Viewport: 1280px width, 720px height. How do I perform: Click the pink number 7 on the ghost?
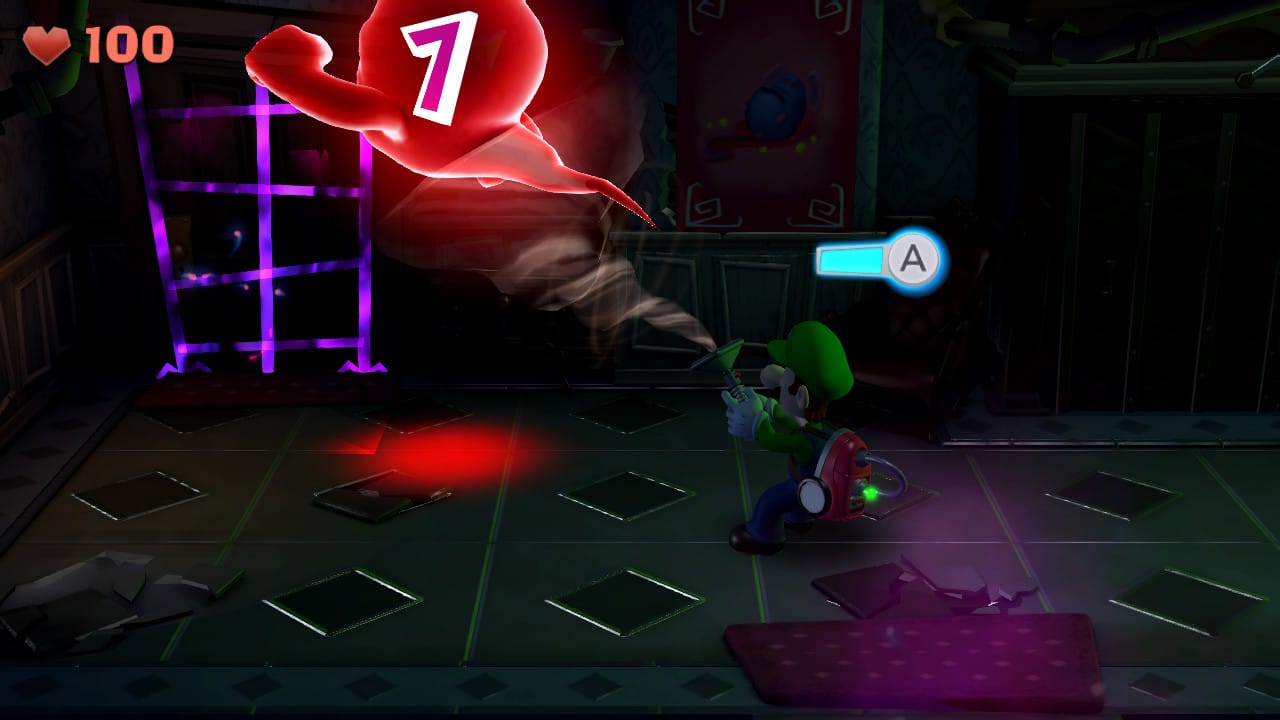point(437,62)
